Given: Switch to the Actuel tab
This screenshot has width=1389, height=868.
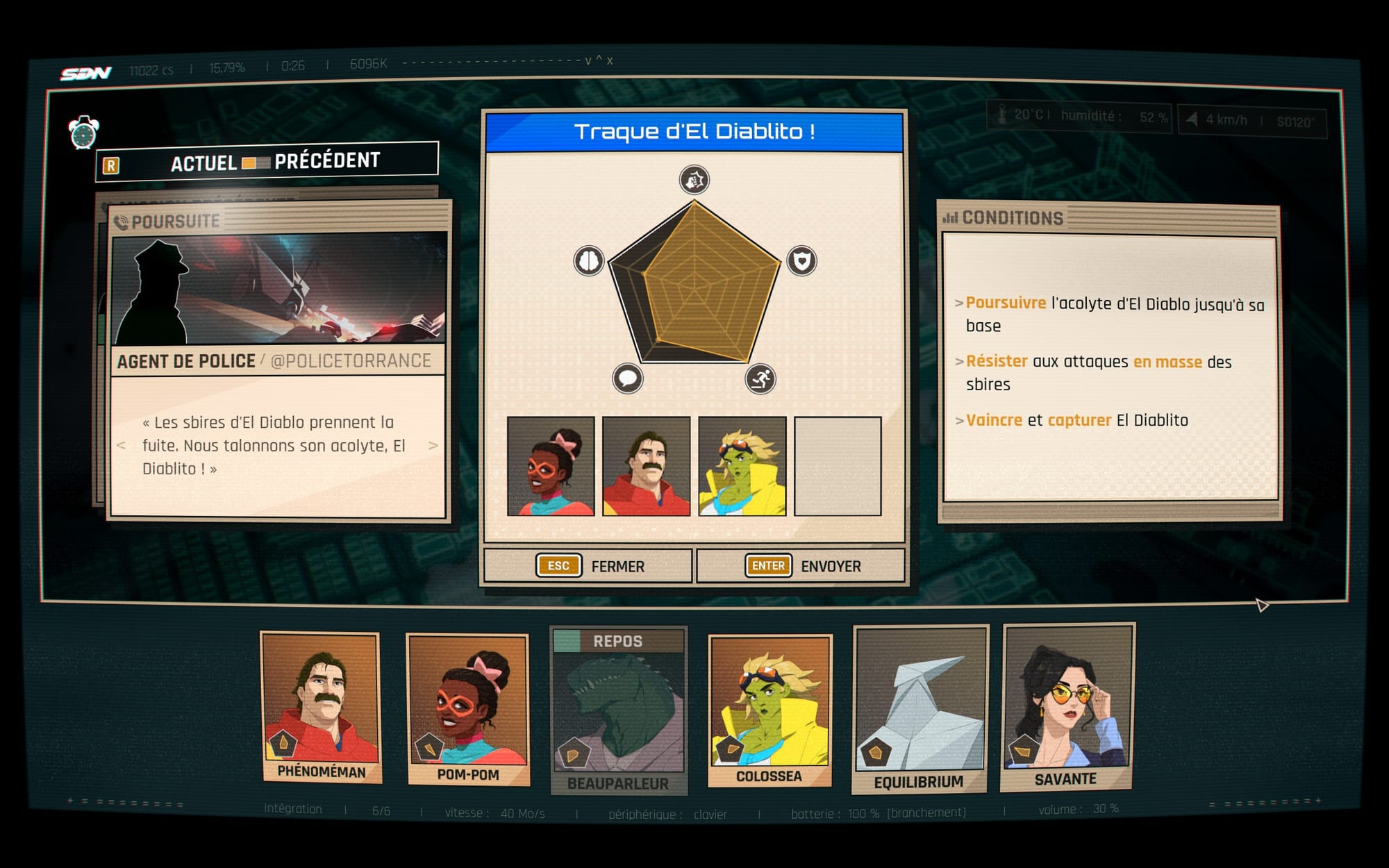Looking at the screenshot, I should tap(203, 164).
